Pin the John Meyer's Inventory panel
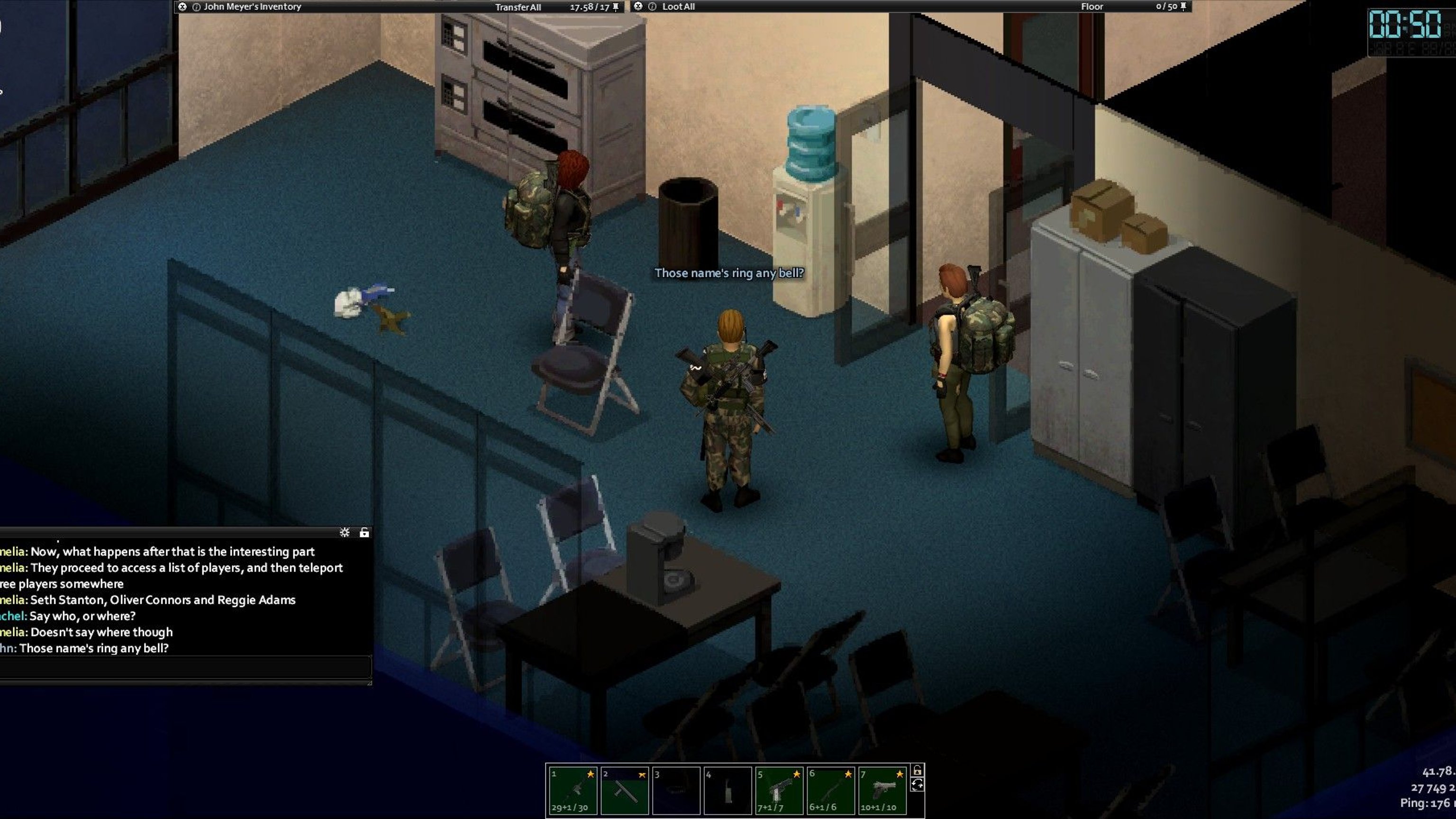 (616, 7)
